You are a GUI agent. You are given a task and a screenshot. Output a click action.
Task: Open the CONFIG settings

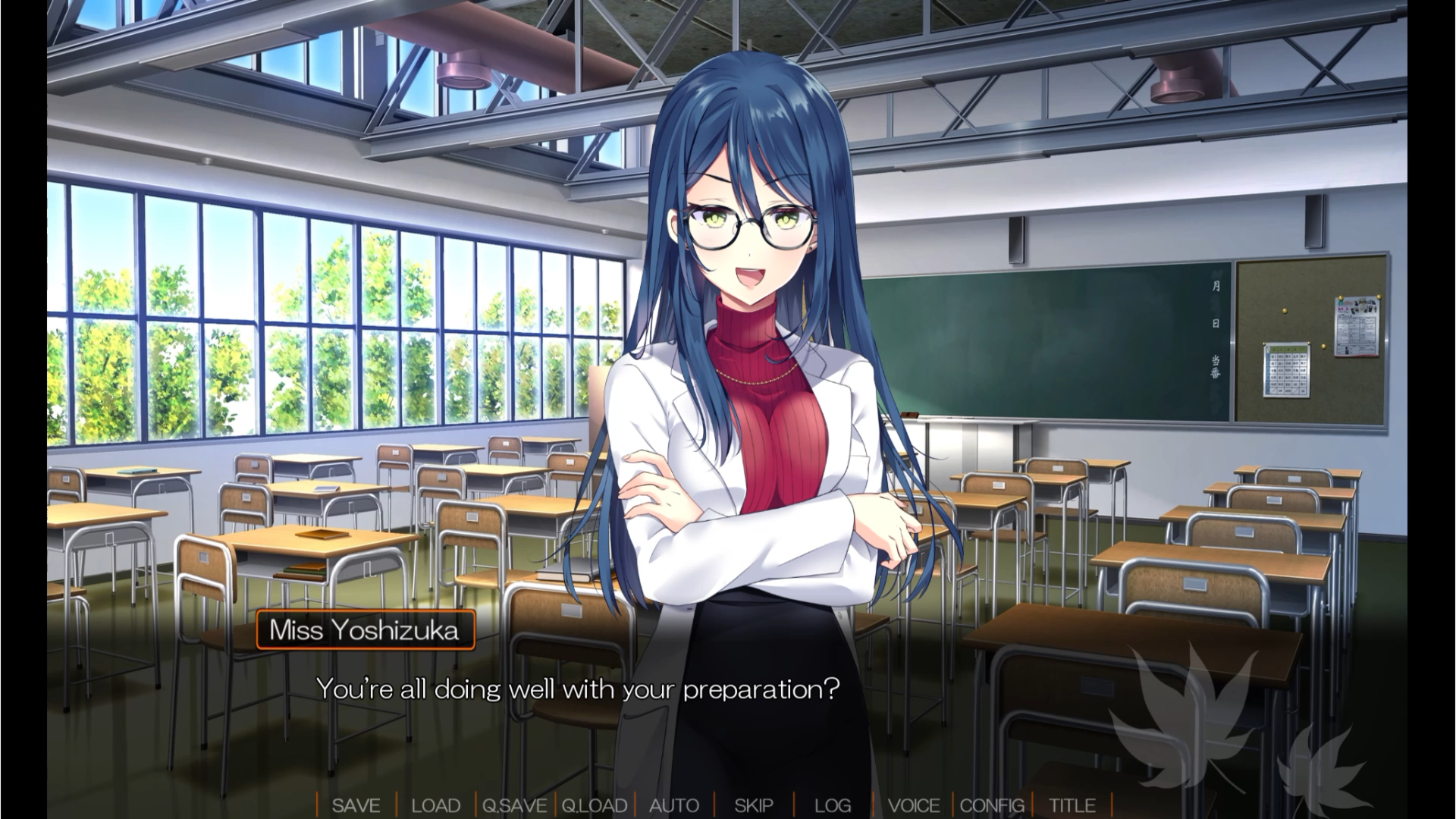click(x=992, y=805)
